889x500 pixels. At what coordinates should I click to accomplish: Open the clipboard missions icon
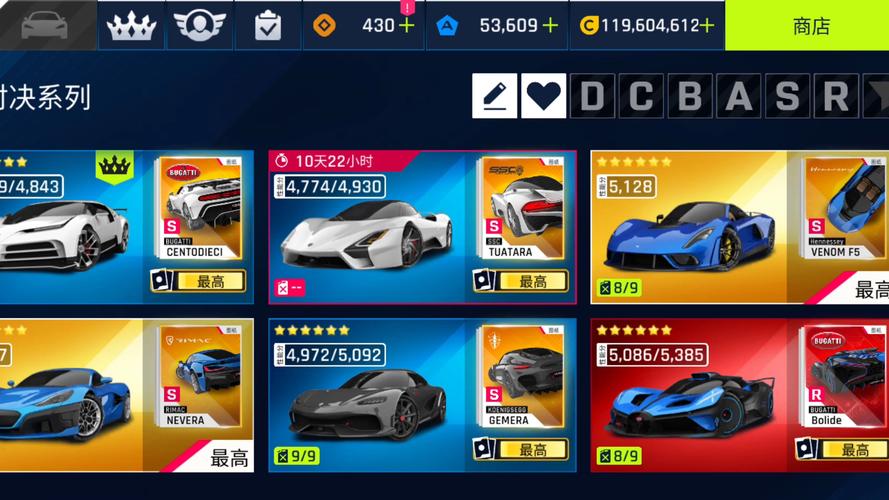(x=267, y=26)
